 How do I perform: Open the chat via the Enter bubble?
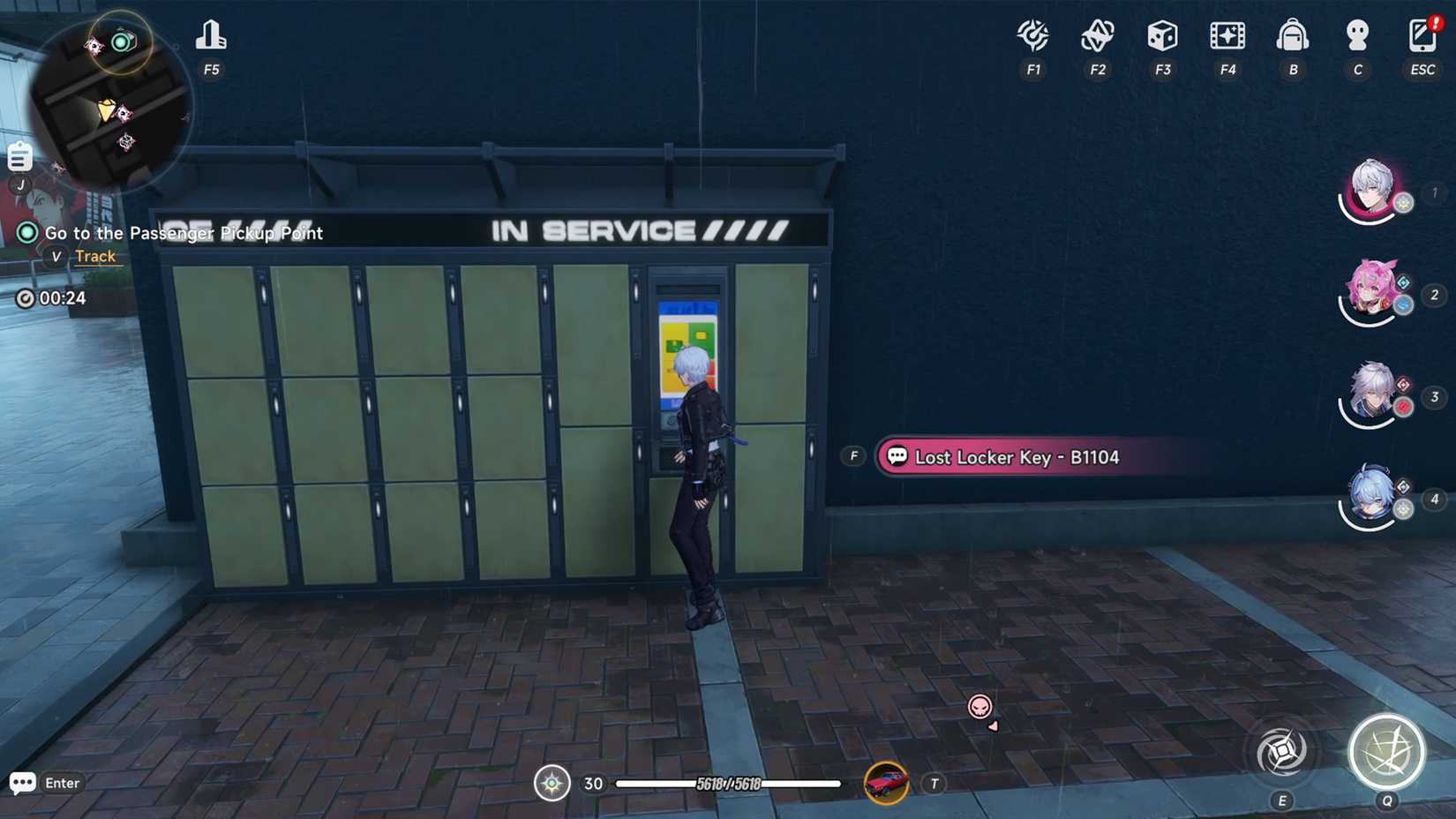[24, 783]
